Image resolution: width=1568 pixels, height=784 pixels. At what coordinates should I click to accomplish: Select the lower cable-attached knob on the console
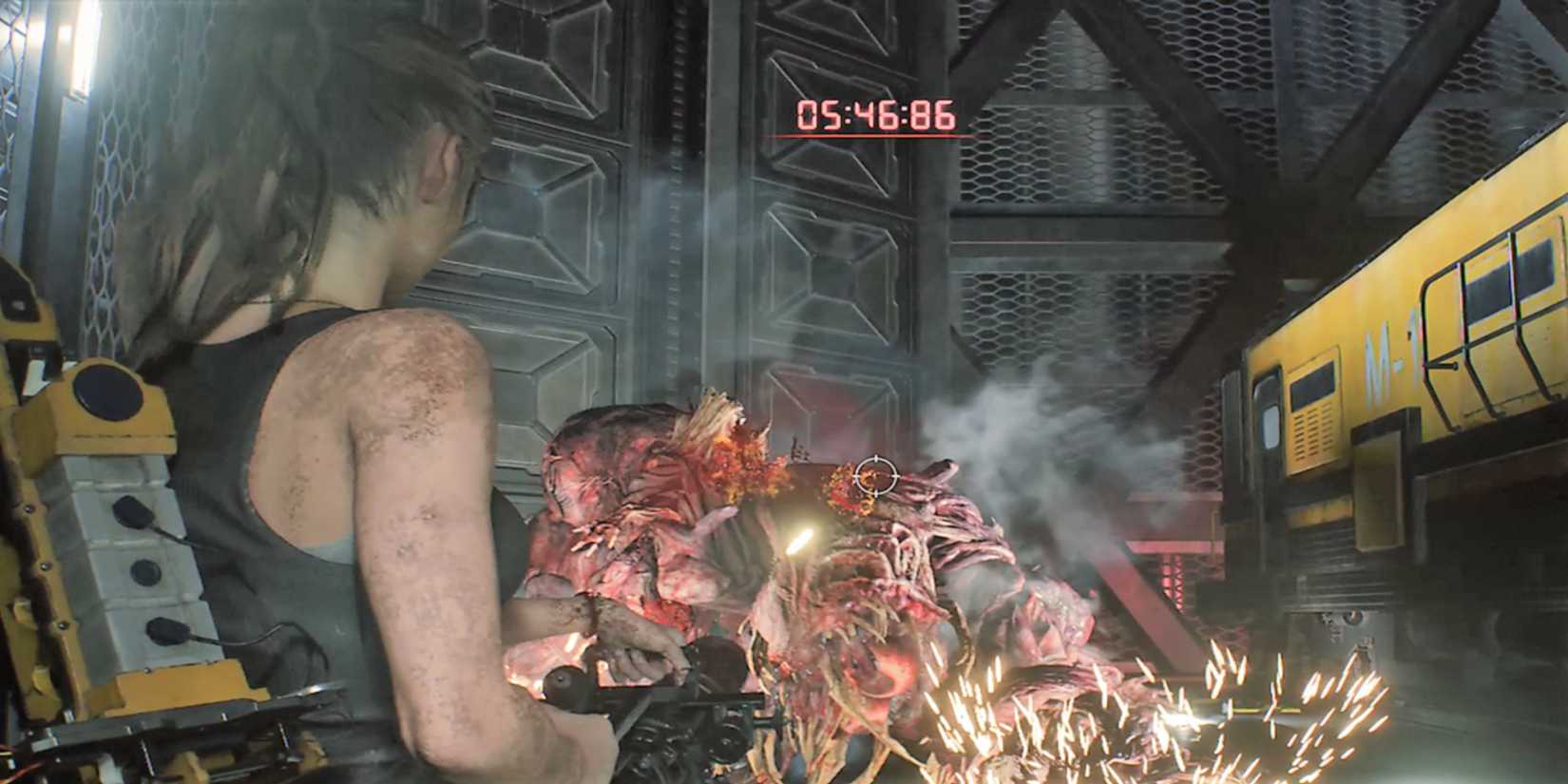[x=166, y=630]
